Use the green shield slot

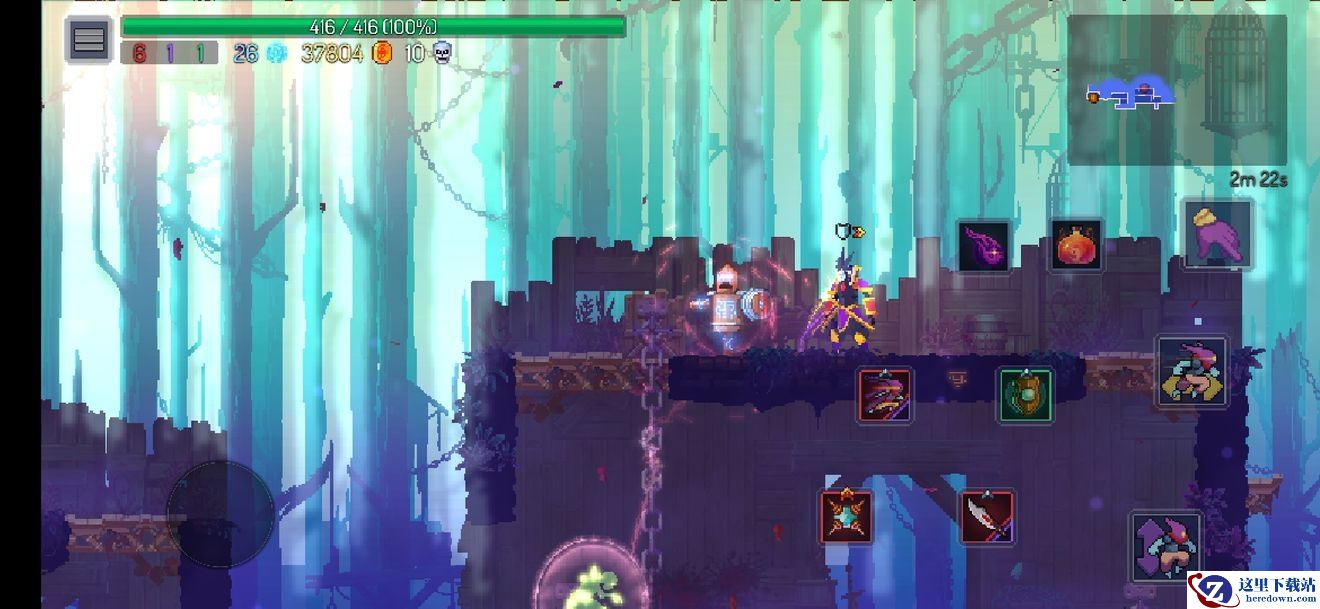(x=1025, y=395)
